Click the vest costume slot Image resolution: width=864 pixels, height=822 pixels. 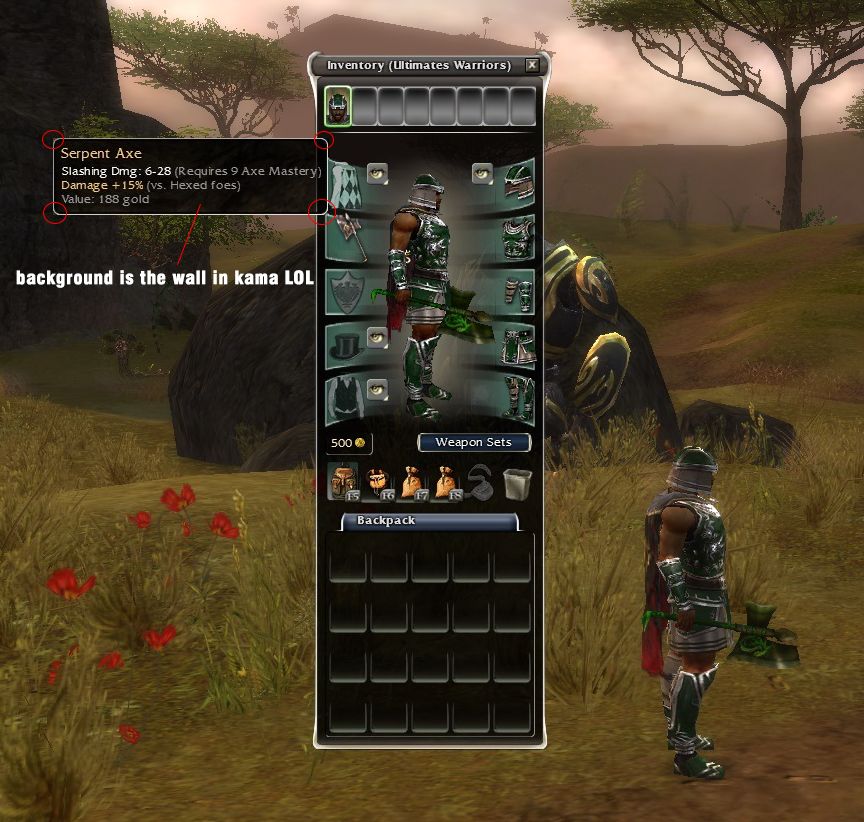click(x=346, y=399)
